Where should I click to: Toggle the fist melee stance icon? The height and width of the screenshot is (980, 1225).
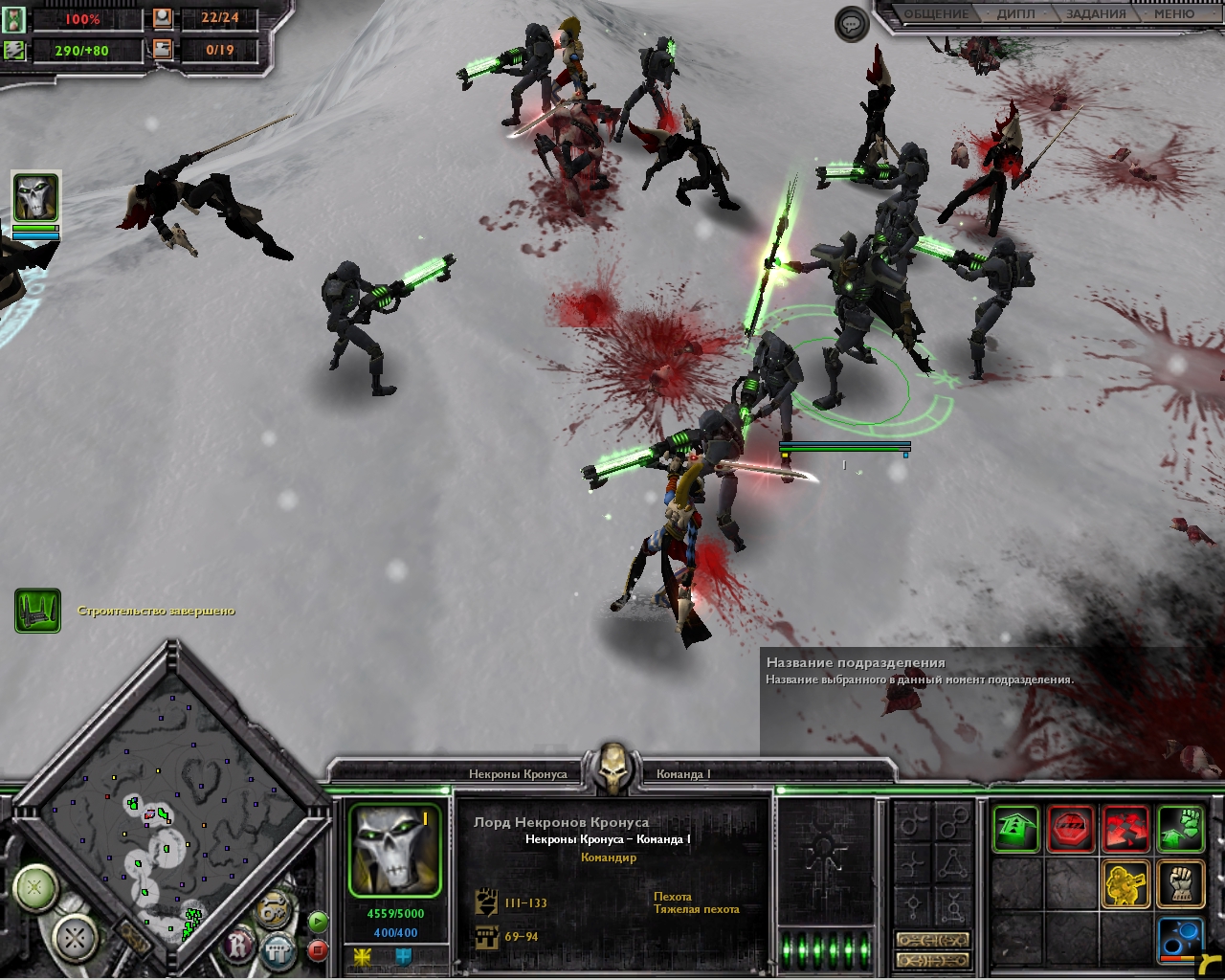(1181, 883)
